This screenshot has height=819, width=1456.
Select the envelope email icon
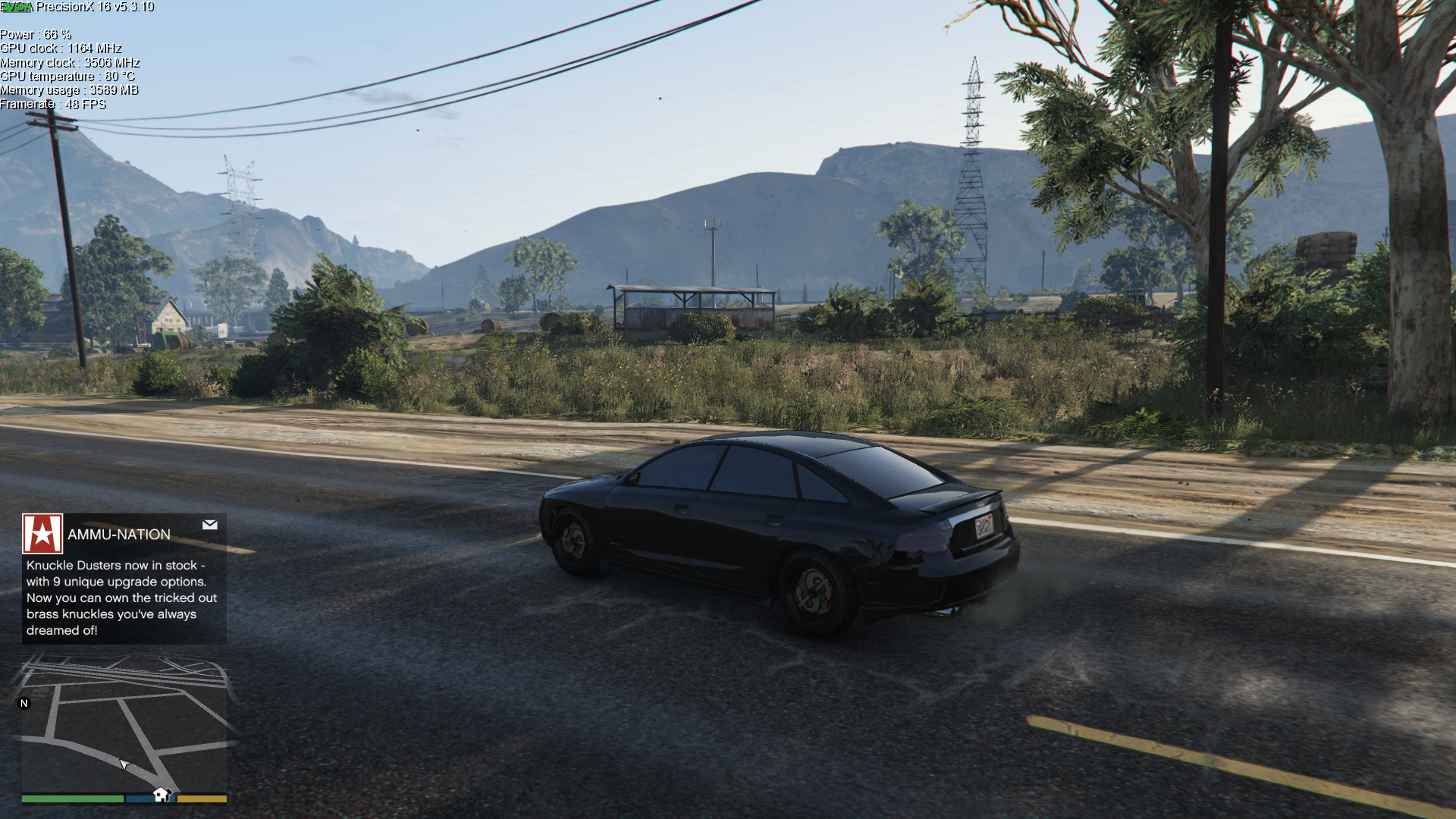point(210,525)
